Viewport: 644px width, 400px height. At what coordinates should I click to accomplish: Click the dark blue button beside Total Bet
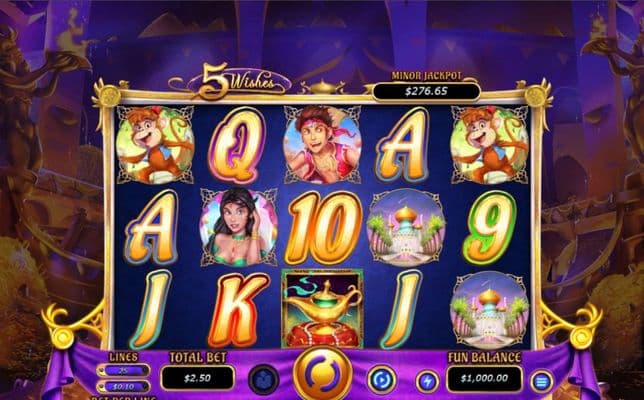263,379
